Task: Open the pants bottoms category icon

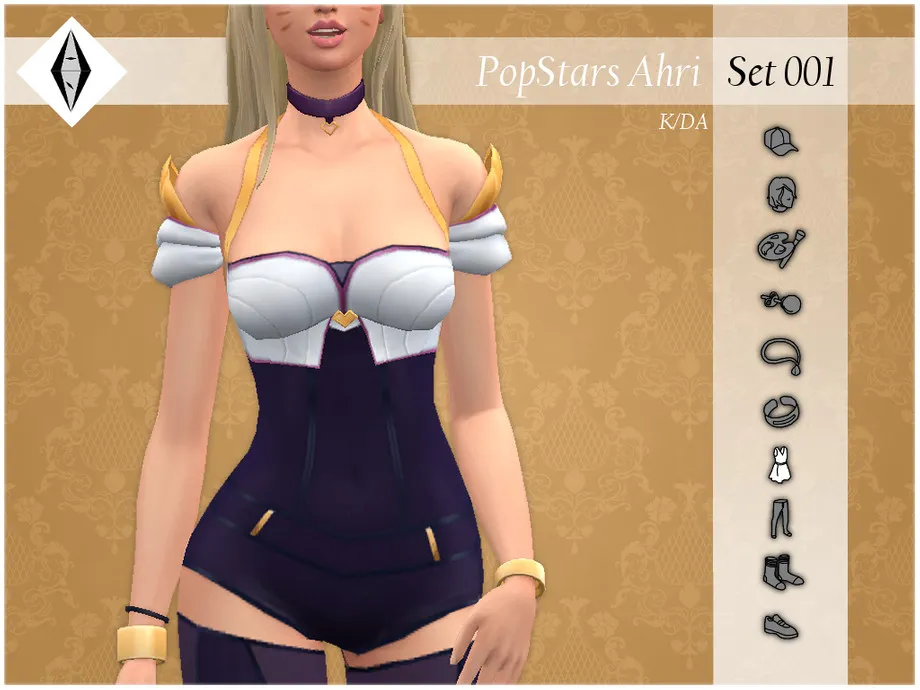Action: (x=780, y=517)
